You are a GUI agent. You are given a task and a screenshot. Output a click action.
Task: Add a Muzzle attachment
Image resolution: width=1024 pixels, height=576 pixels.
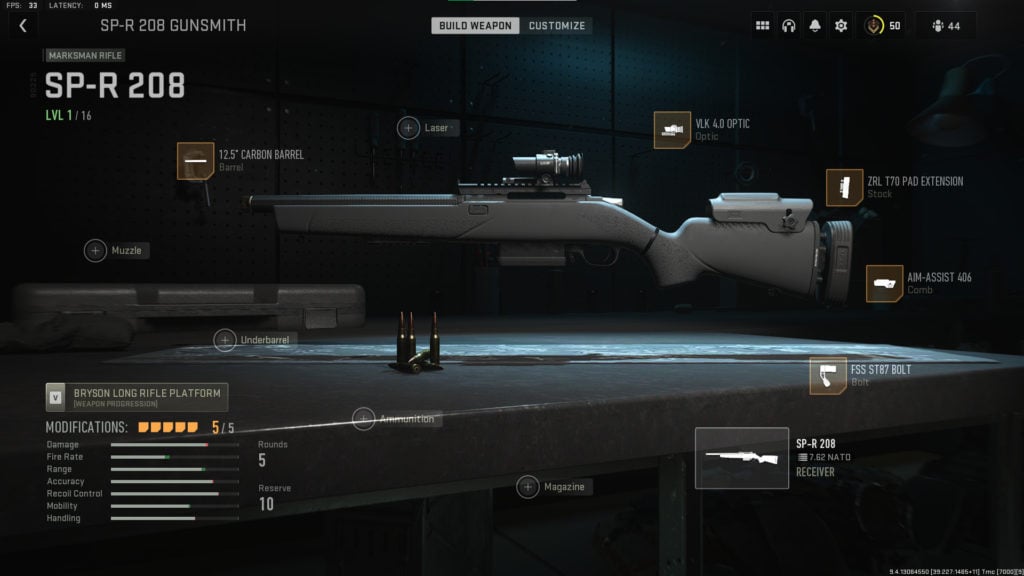click(x=96, y=250)
